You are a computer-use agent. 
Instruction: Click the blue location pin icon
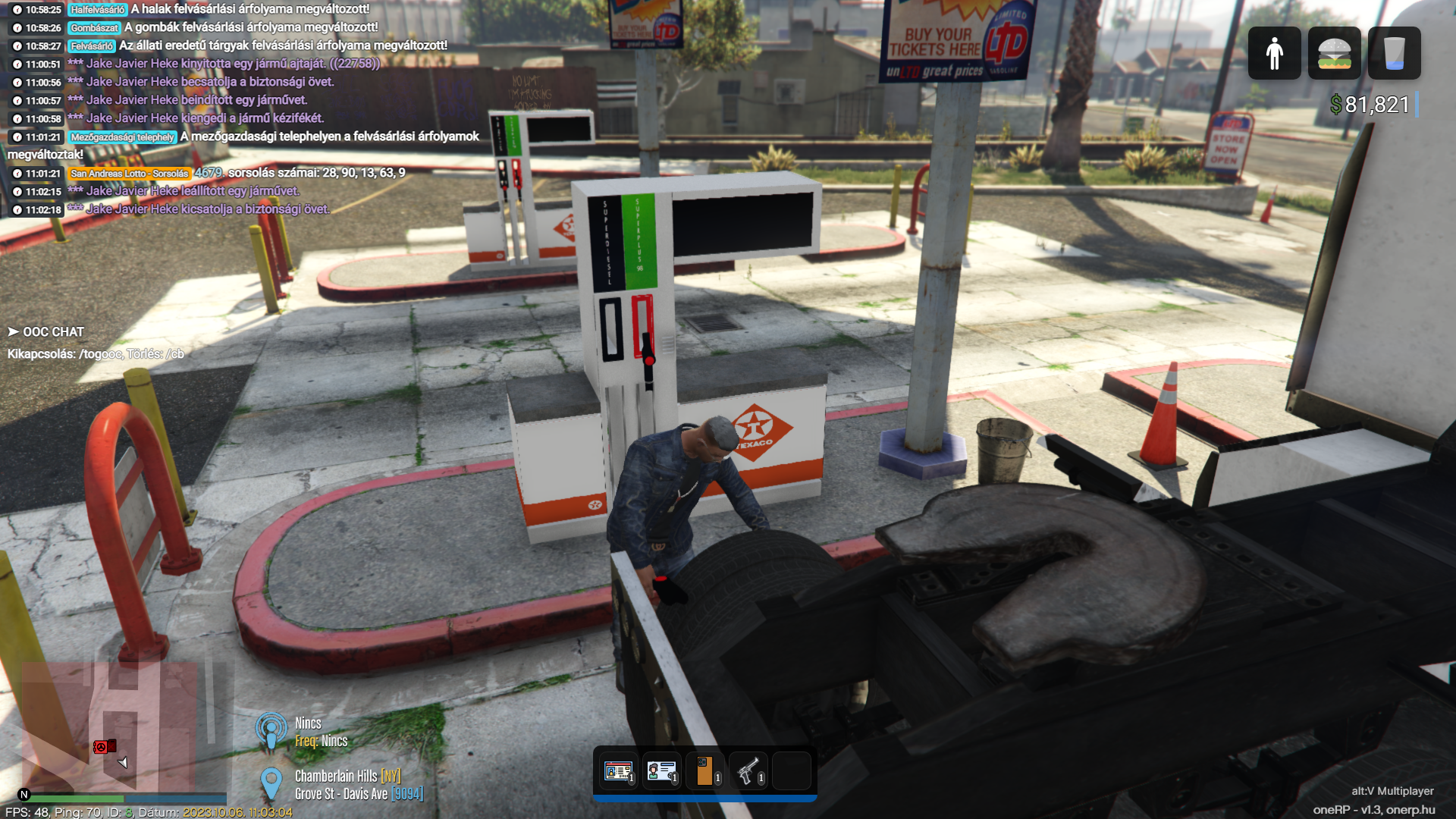271,783
